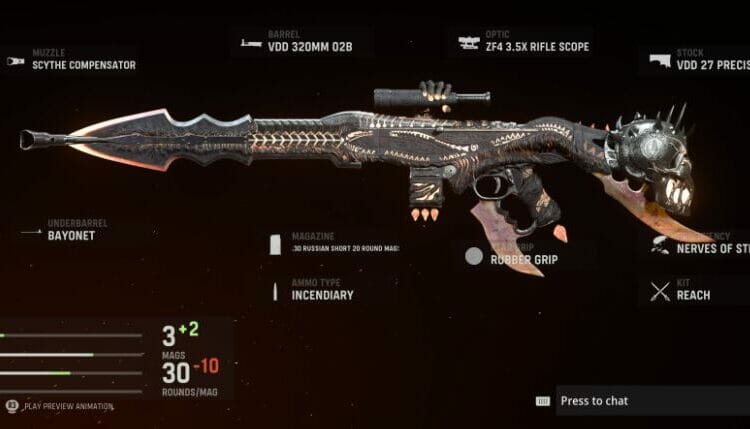This screenshot has height=429, width=750.
Task: Open the VDD 320mm 02B barrel slot
Action: (x=301, y=41)
